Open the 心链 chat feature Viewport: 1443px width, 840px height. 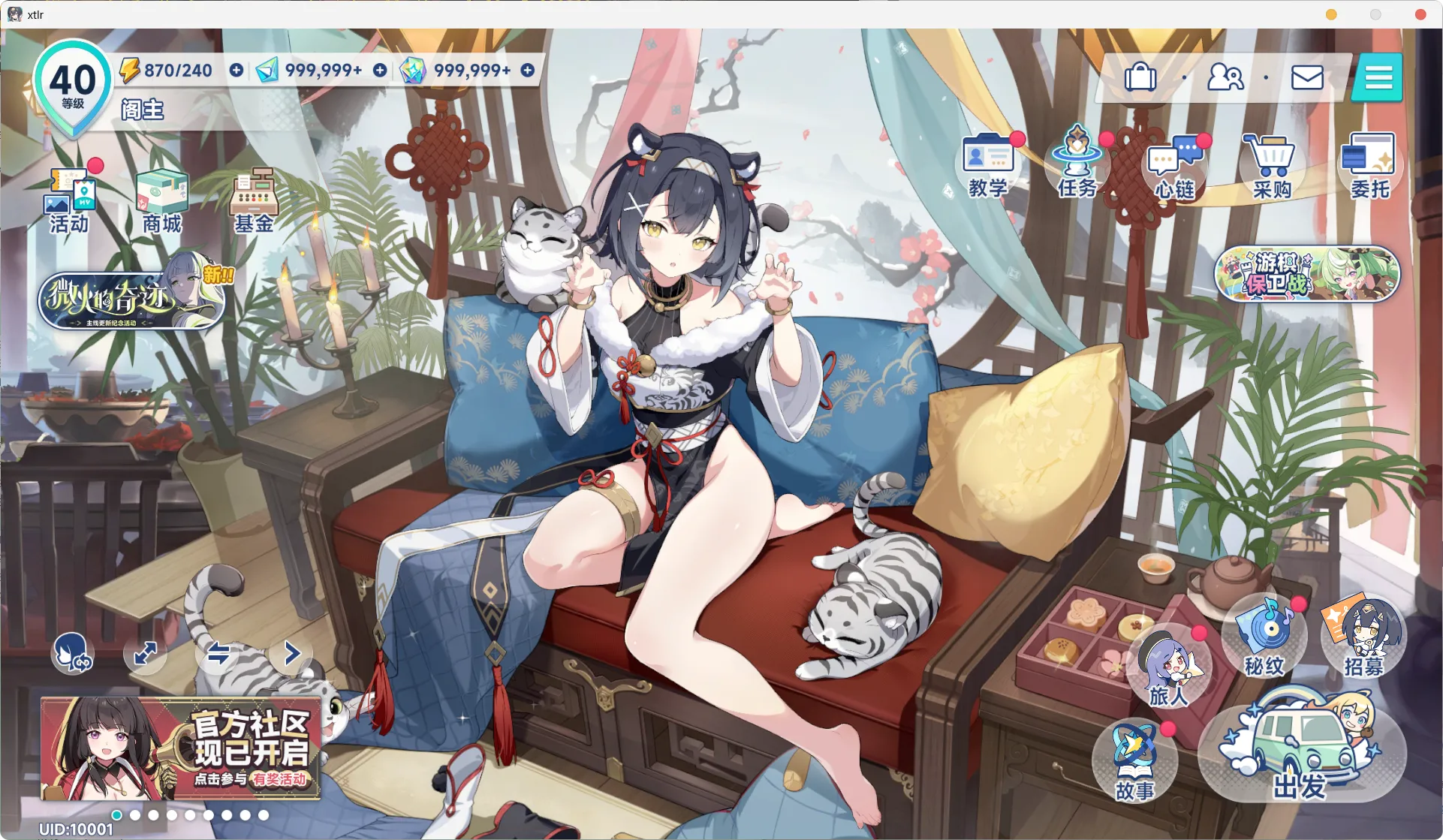click(x=1175, y=167)
